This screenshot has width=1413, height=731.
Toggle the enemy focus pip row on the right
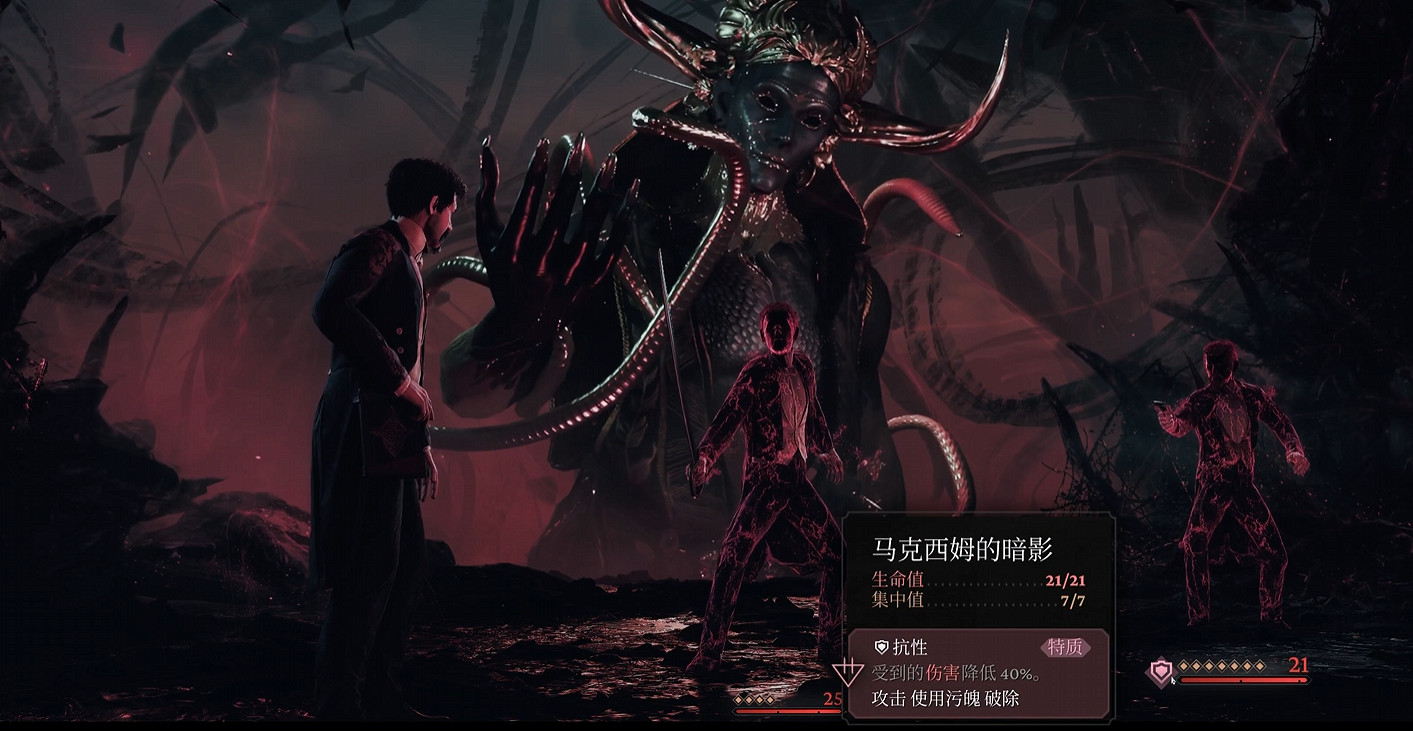1222,666
